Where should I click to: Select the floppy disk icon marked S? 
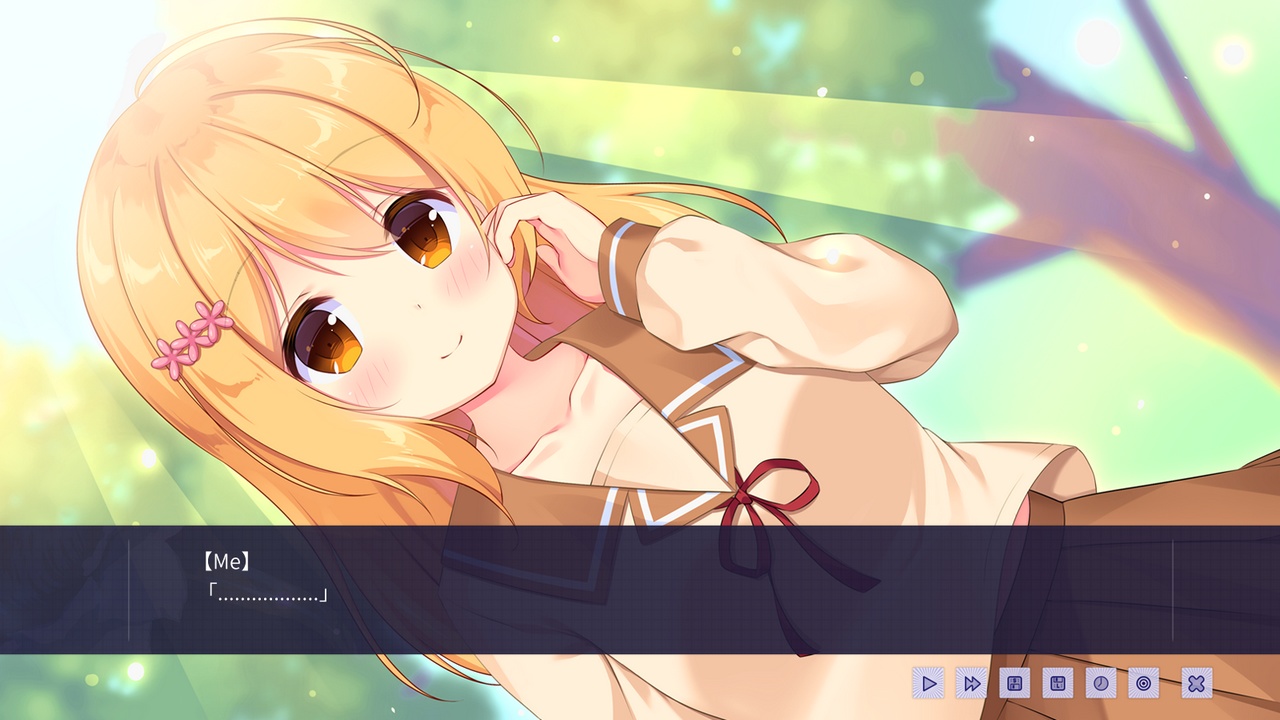pyautogui.click(x=1013, y=683)
